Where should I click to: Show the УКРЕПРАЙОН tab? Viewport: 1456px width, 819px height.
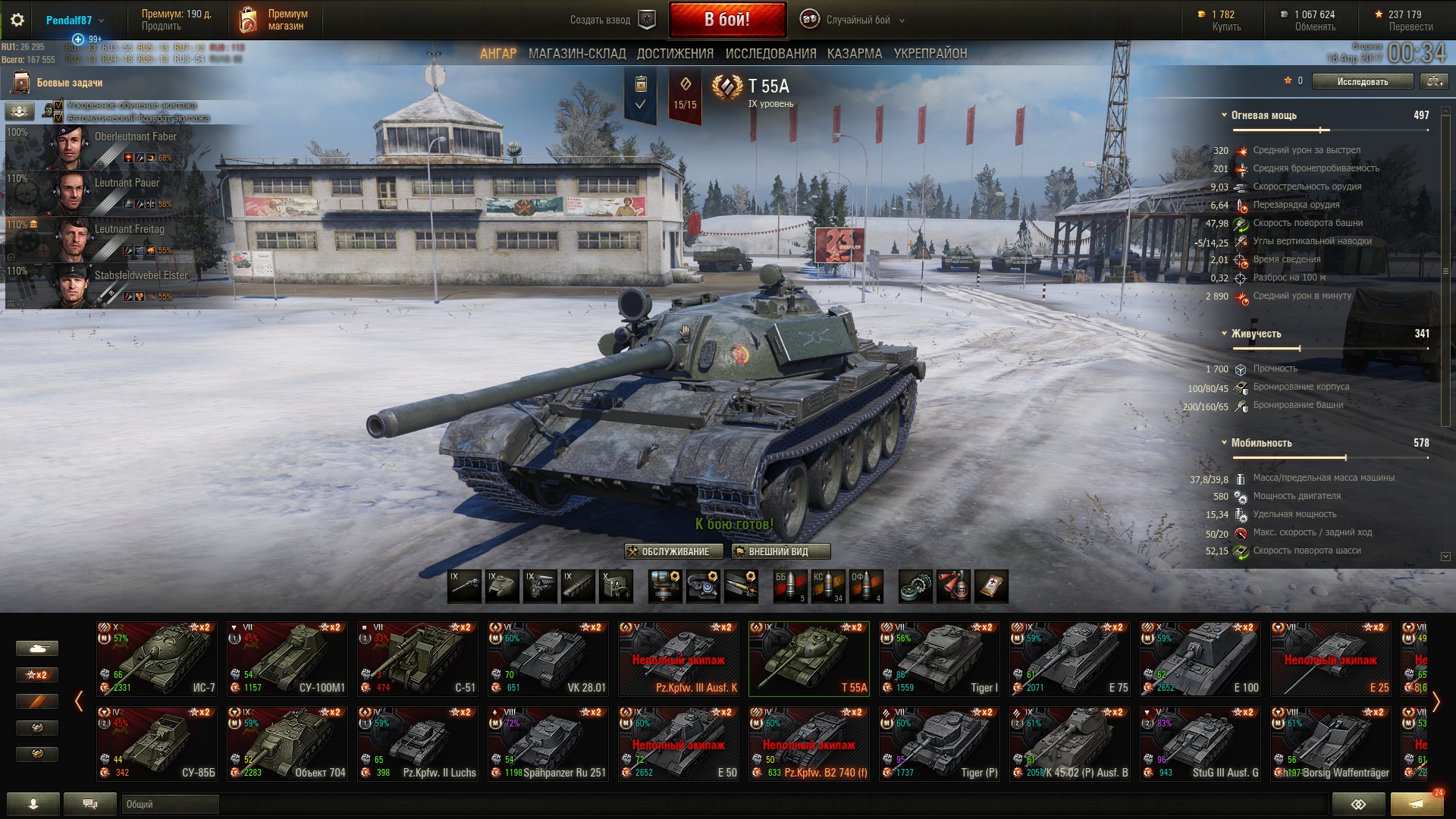tap(930, 54)
